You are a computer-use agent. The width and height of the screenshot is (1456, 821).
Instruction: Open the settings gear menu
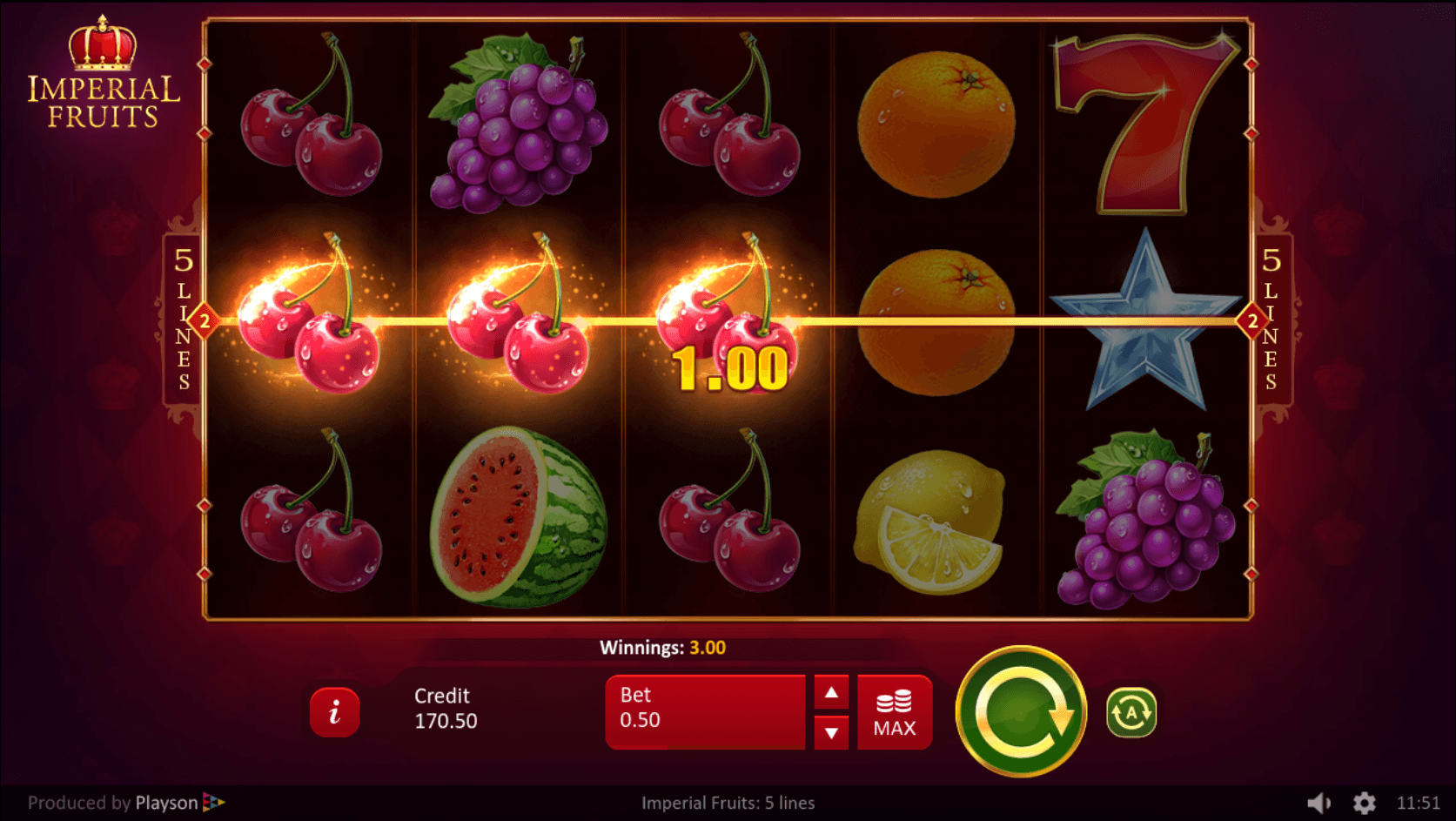pyautogui.click(x=1365, y=802)
